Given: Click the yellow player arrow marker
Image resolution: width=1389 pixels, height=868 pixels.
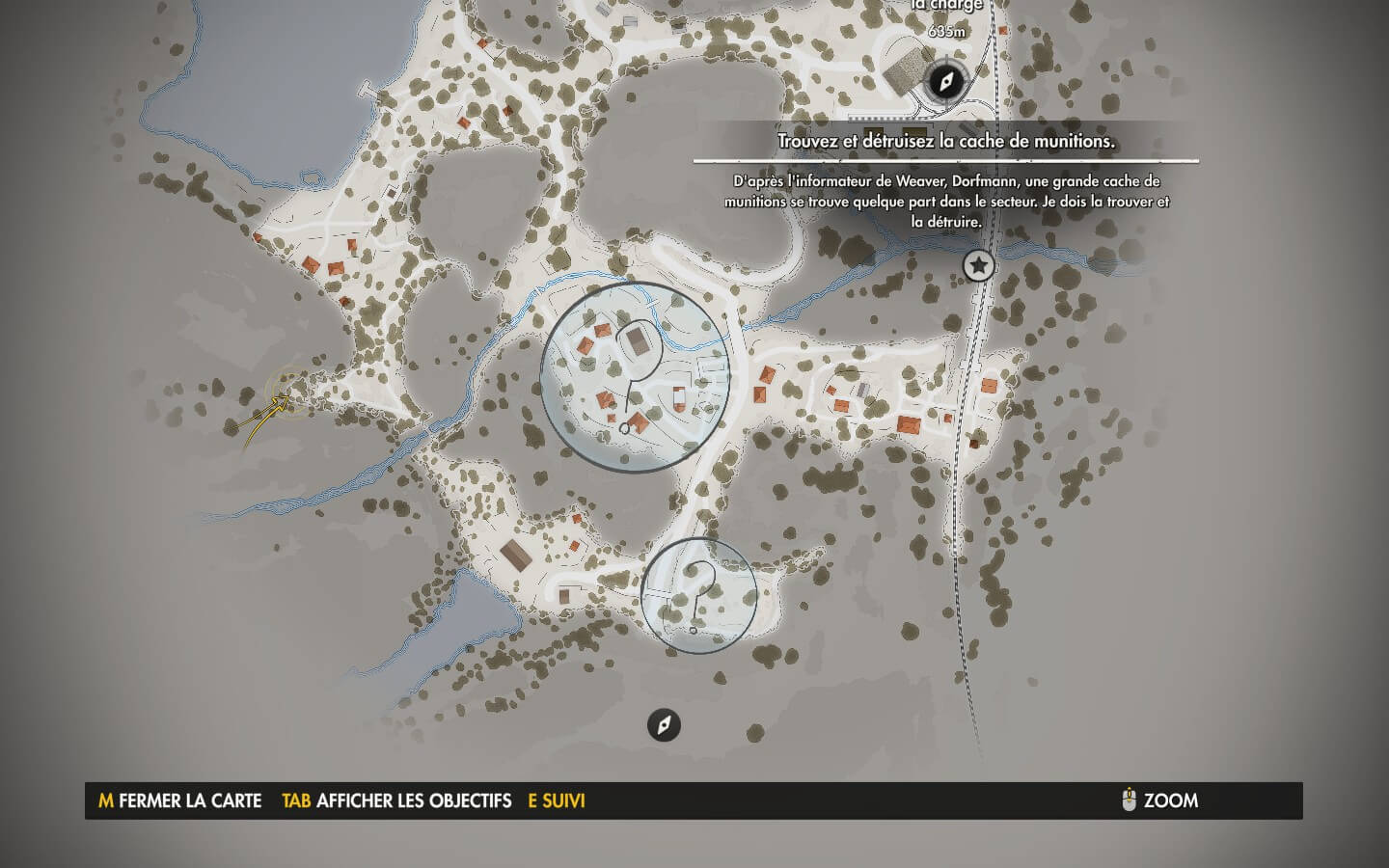Looking at the screenshot, I should (282, 402).
